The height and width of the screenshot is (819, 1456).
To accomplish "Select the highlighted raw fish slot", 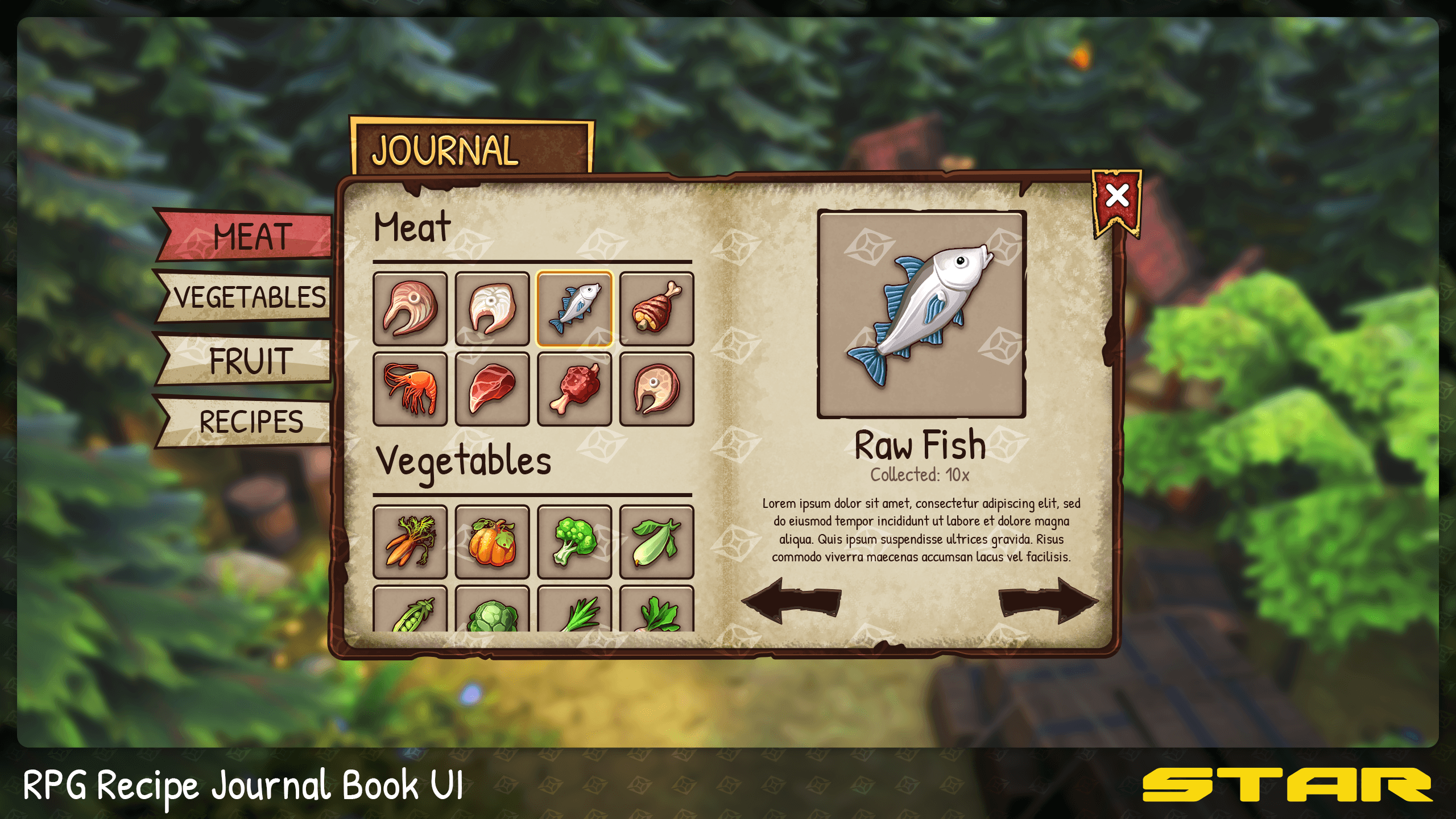I will (574, 309).
